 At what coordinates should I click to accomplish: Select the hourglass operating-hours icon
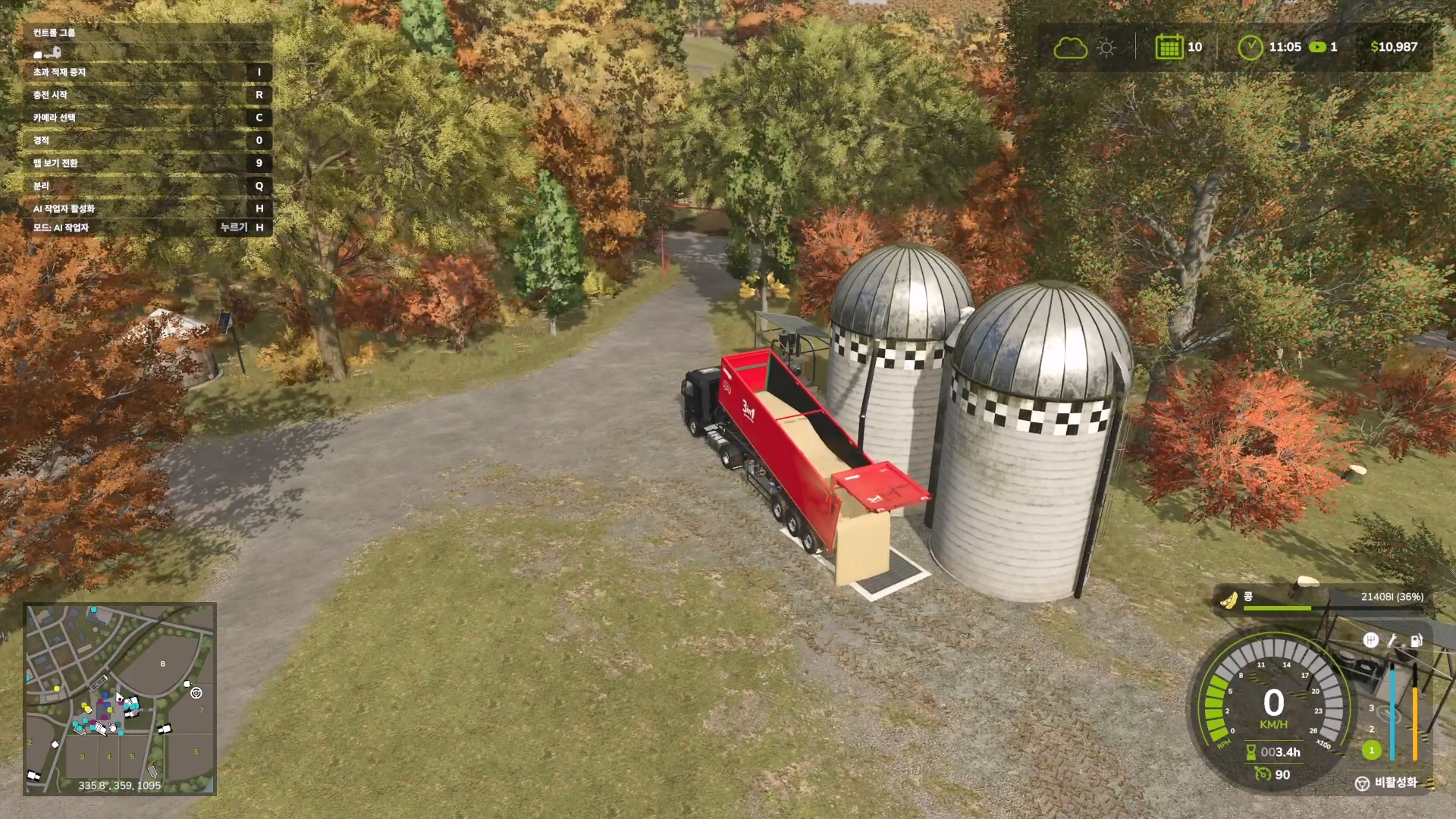(1250, 752)
